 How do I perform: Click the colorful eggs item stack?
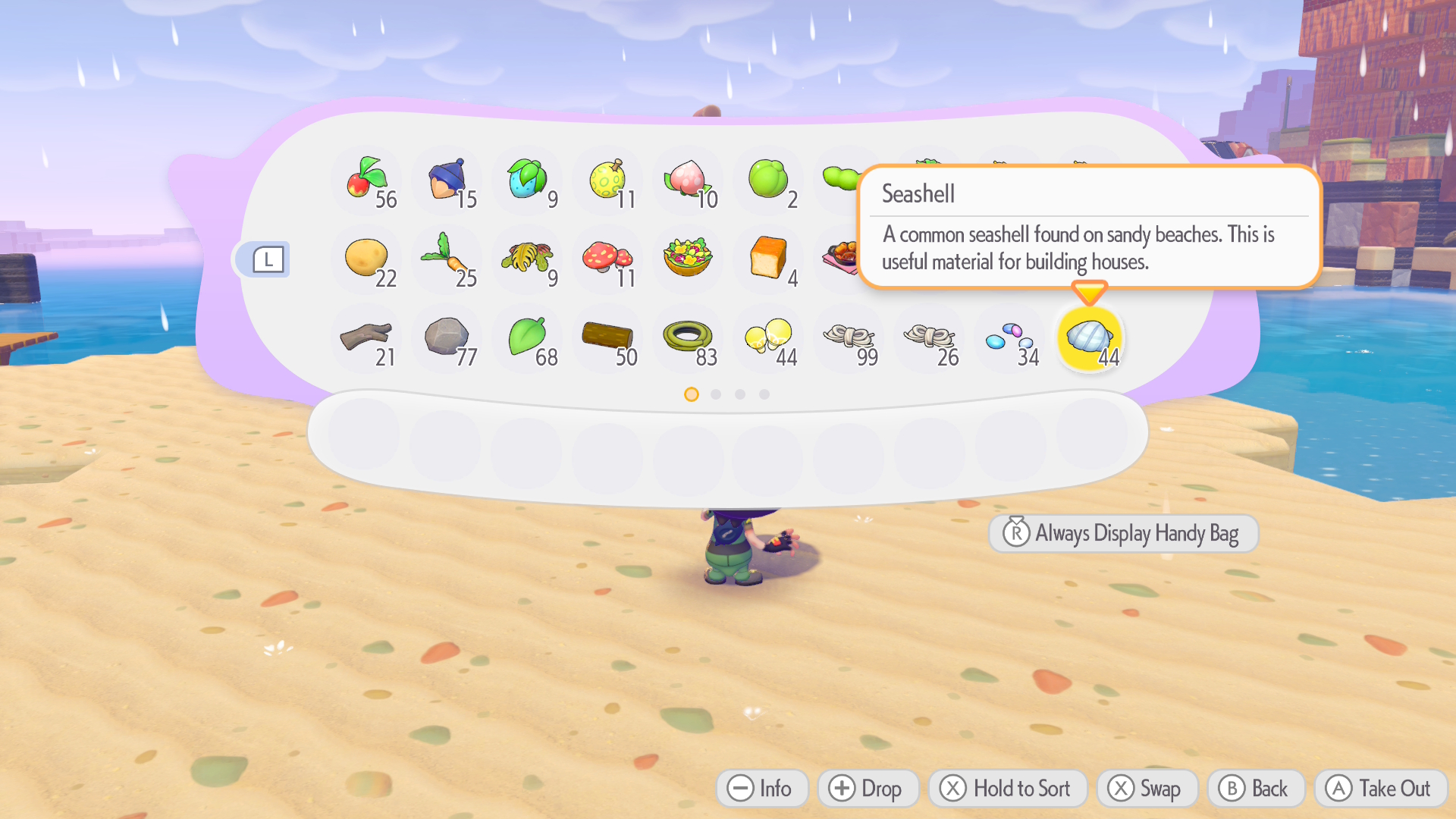[x=1009, y=339]
